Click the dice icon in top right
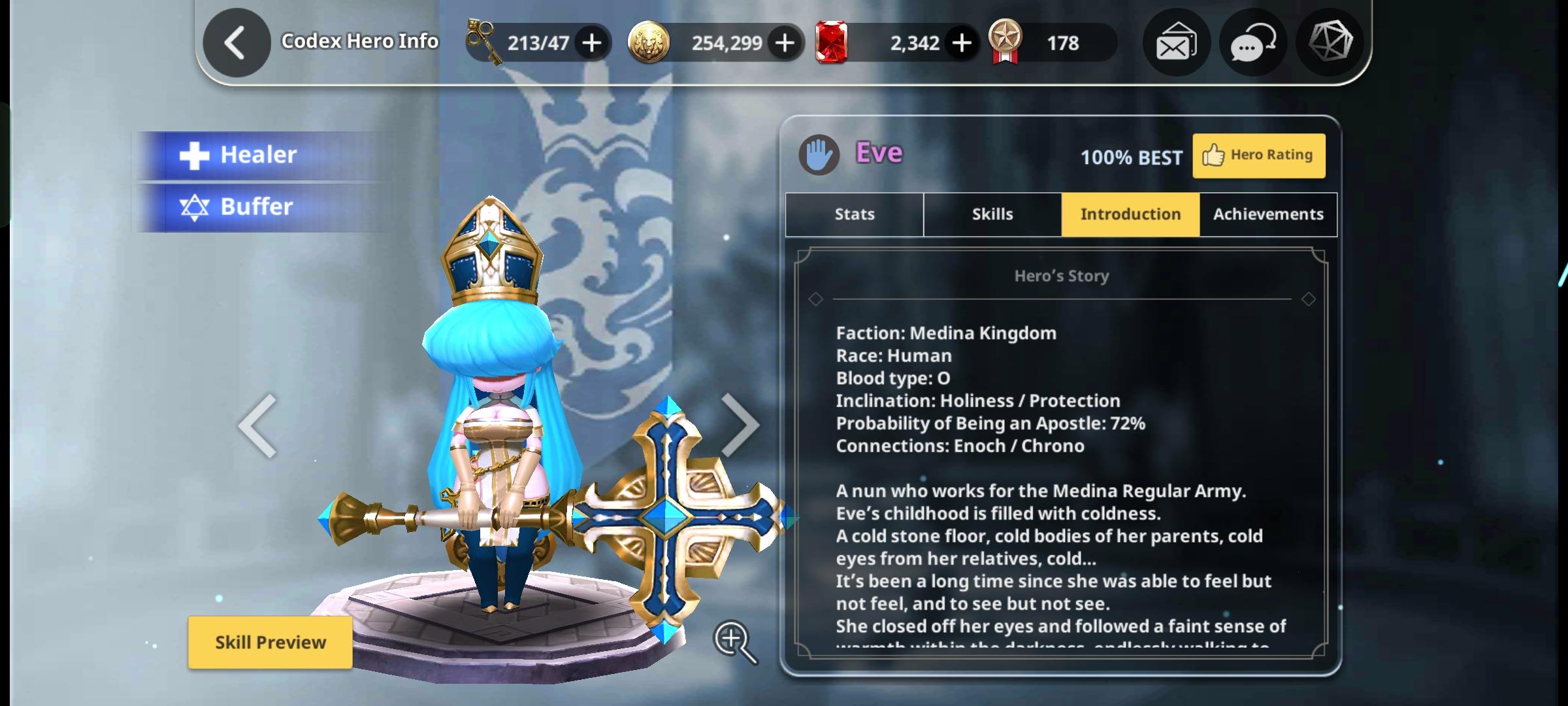This screenshot has width=1568, height=706. (1329, 42)
